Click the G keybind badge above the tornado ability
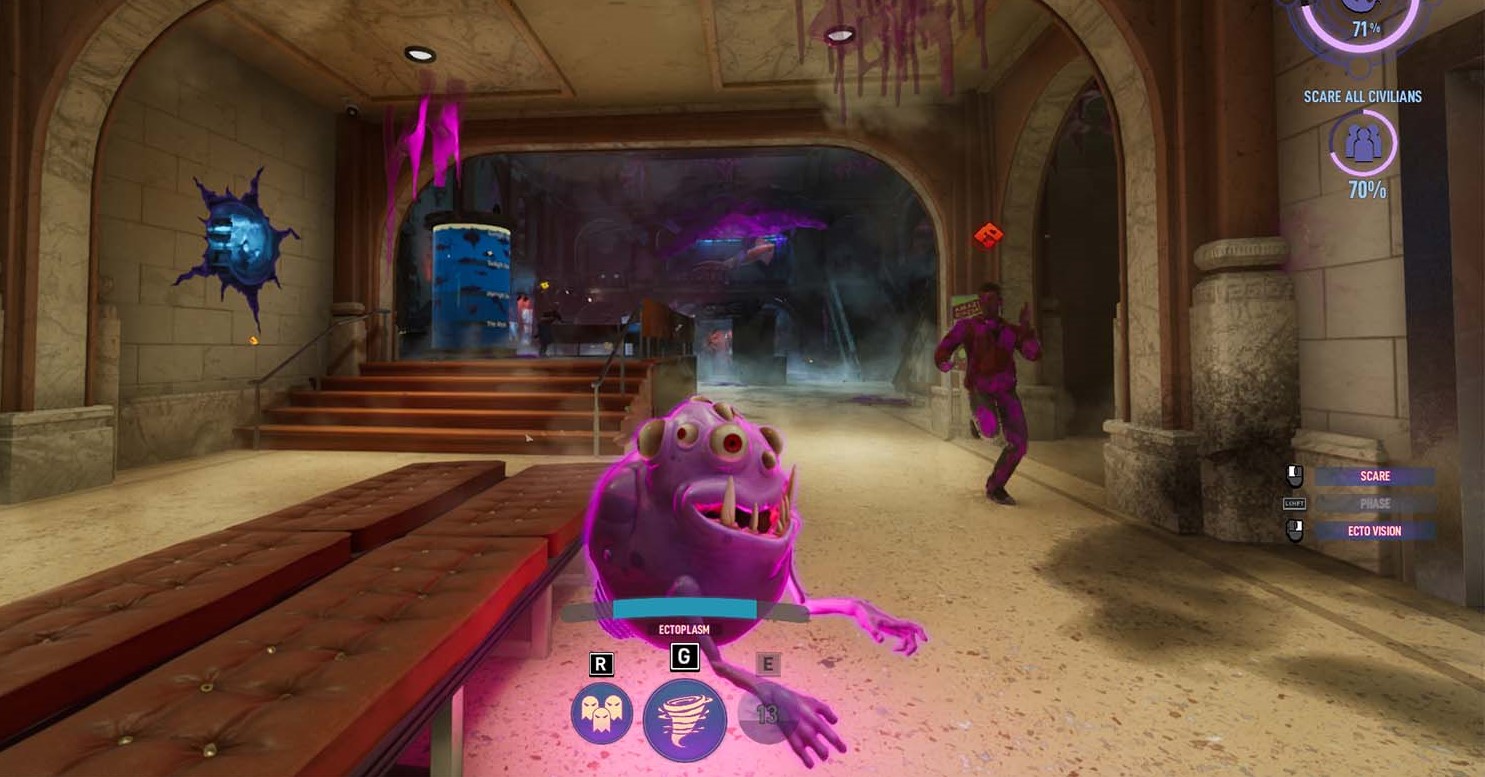The width and height of the screenshot is (1485, 777). [x=685, y=658]
